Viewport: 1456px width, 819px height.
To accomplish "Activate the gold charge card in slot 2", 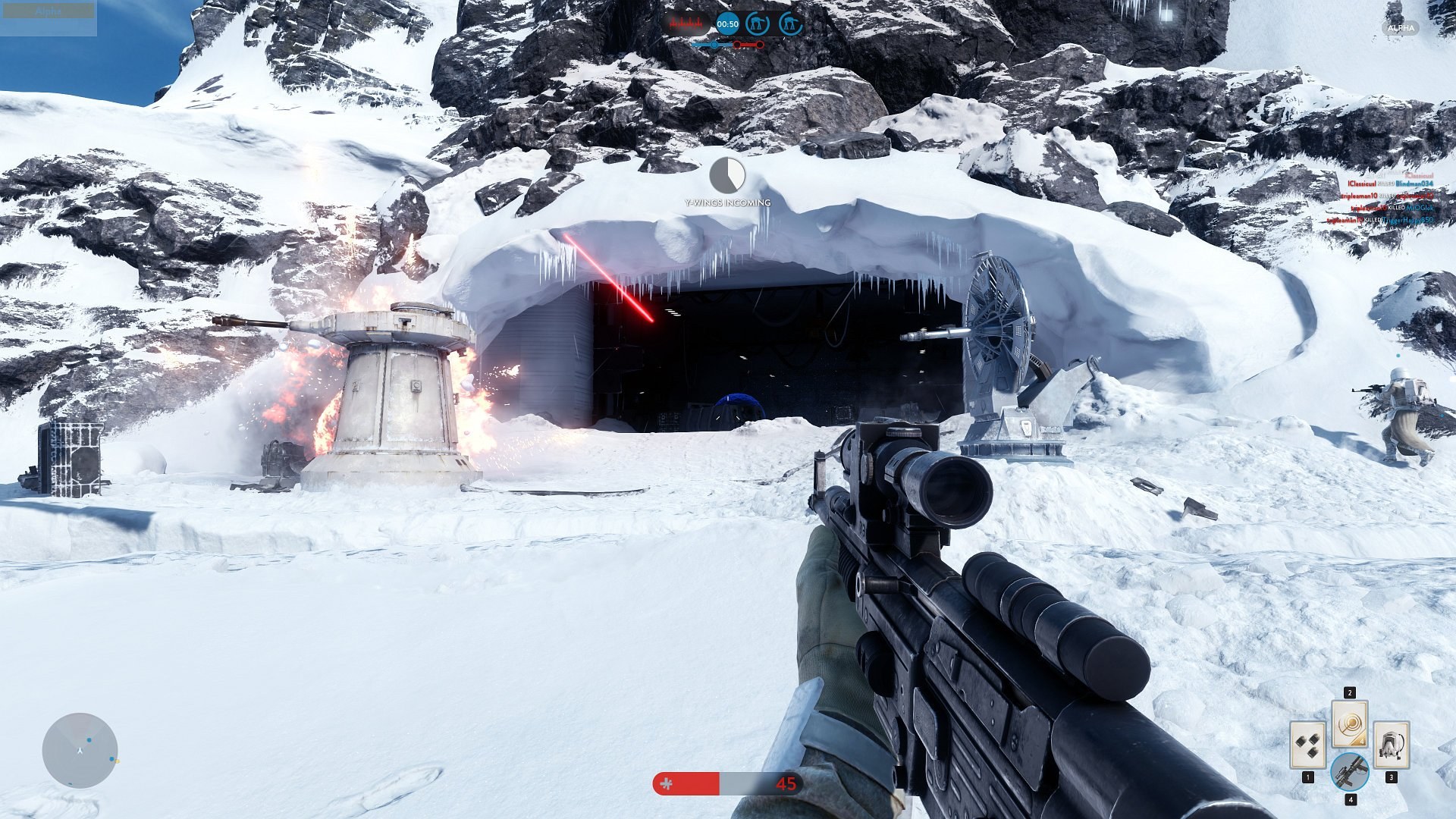I will tap(1350, 724).
